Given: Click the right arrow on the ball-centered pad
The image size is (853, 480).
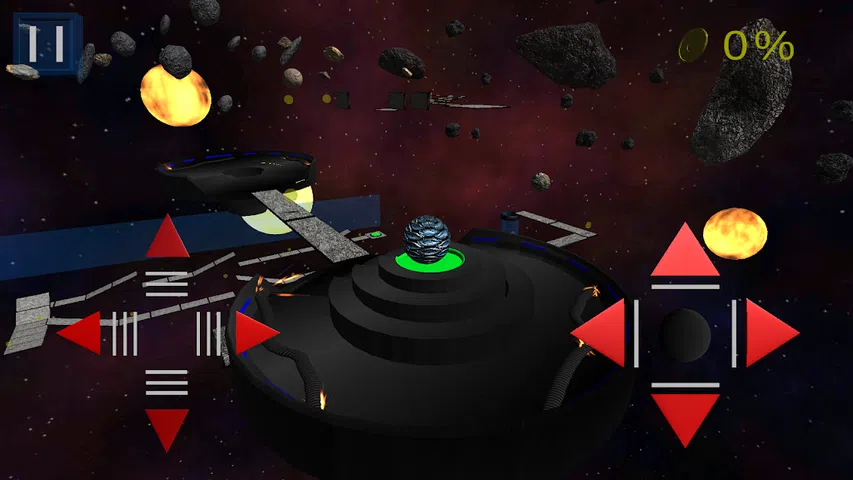Looking at the screenshot, I should click(770, 333).
